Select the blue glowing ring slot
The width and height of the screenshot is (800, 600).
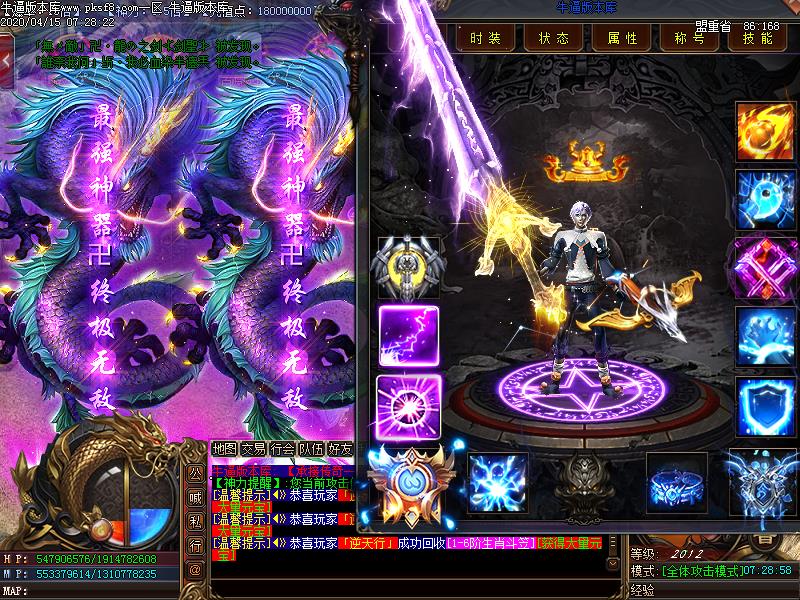(x=676, y=481)
